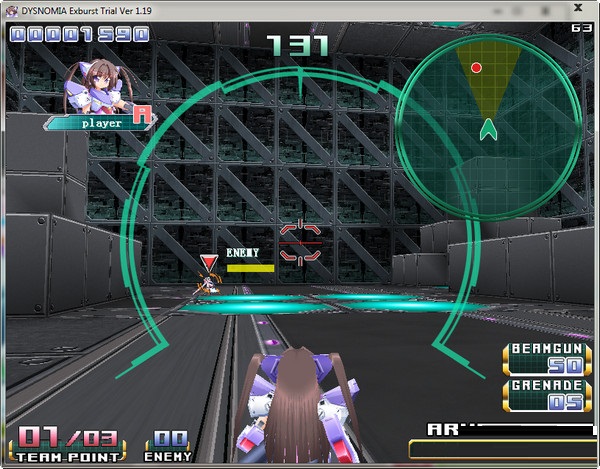Select the red enemy blip on radar

point(477,68)
